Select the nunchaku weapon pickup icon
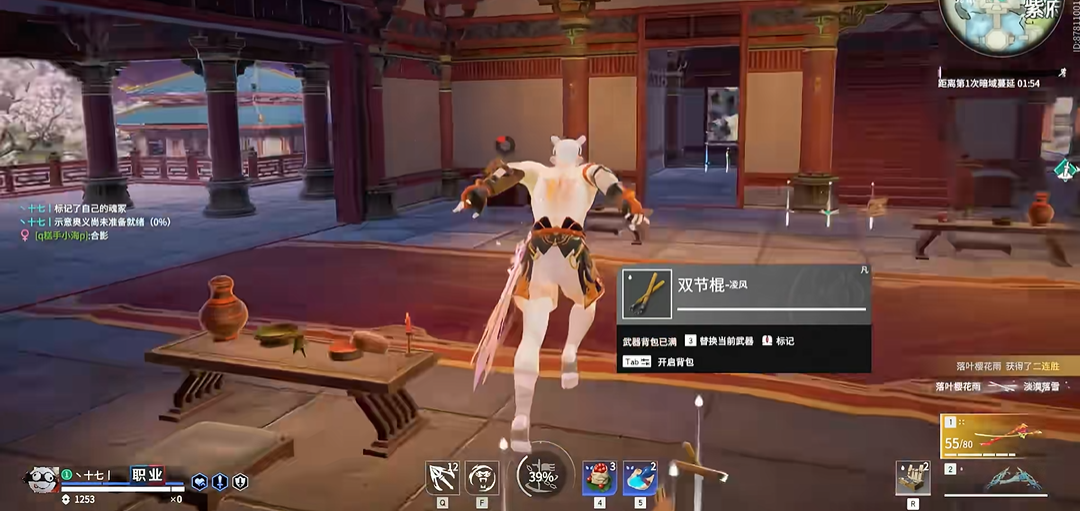This screenshot has width=1080, height=511. [647, 293]
